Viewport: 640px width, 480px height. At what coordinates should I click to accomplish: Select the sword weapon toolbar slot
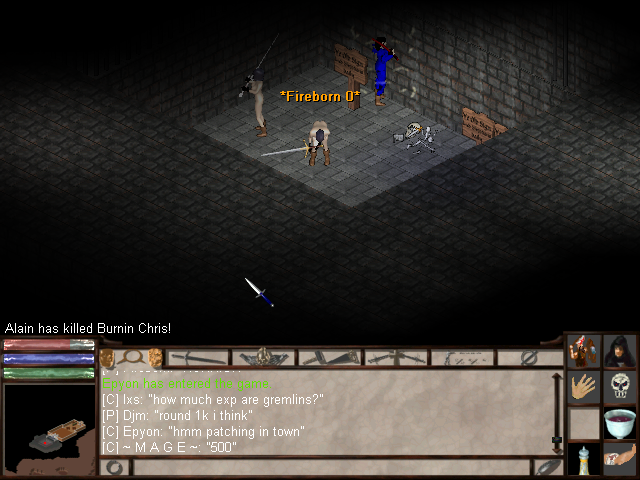point(198,357)
